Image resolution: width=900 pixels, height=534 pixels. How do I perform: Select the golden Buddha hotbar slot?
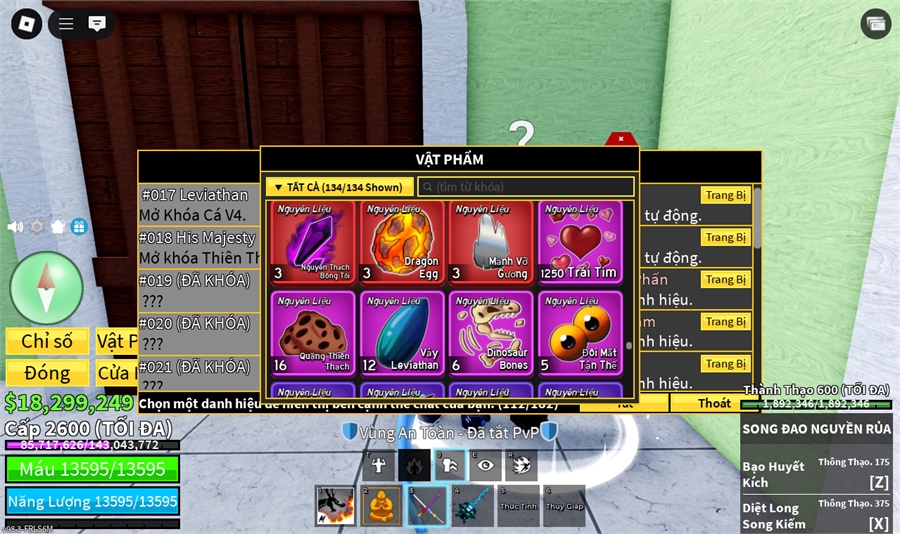[380, 505]
